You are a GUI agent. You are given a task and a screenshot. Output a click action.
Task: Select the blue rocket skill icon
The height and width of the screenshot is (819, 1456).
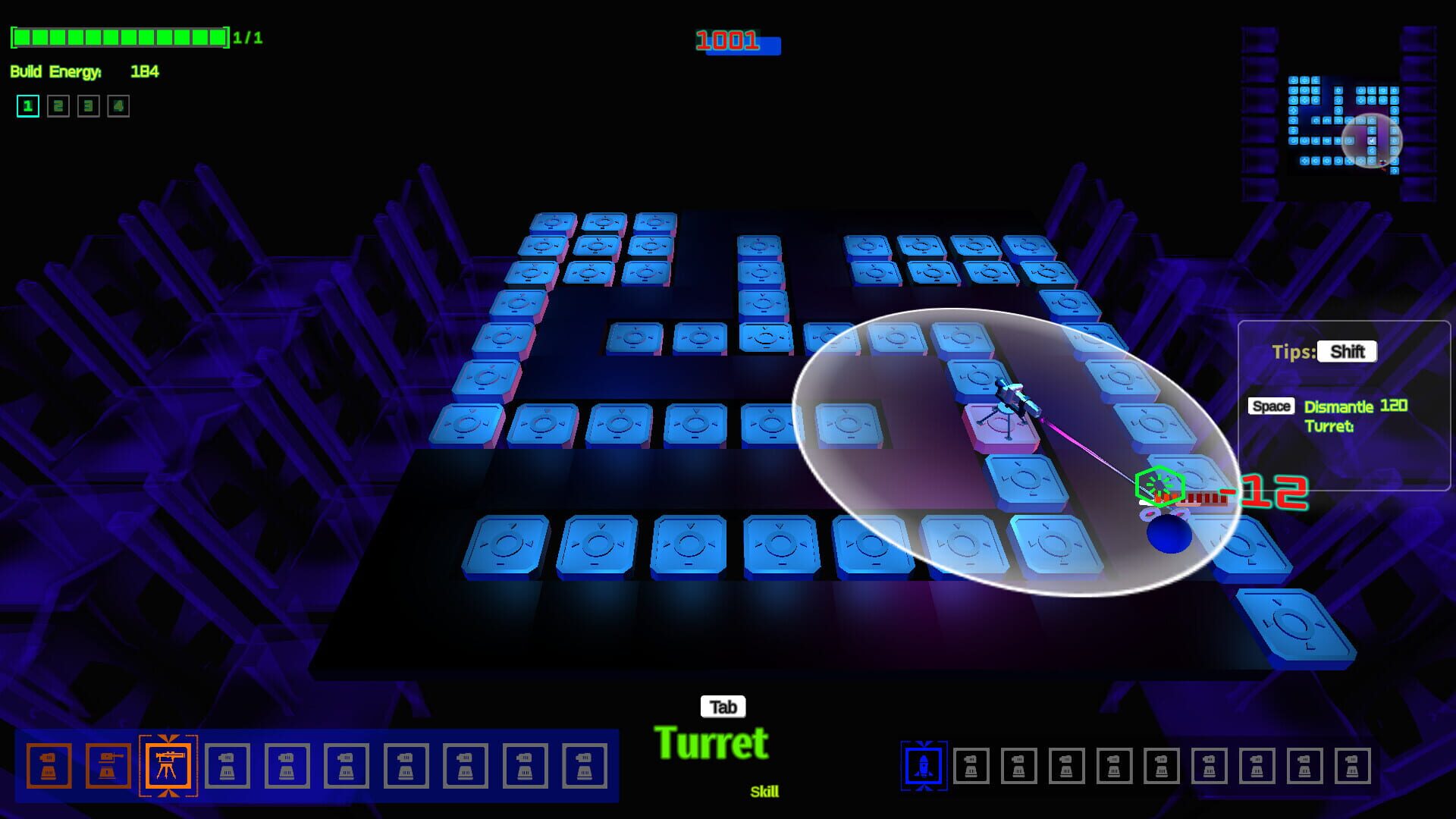924,766
